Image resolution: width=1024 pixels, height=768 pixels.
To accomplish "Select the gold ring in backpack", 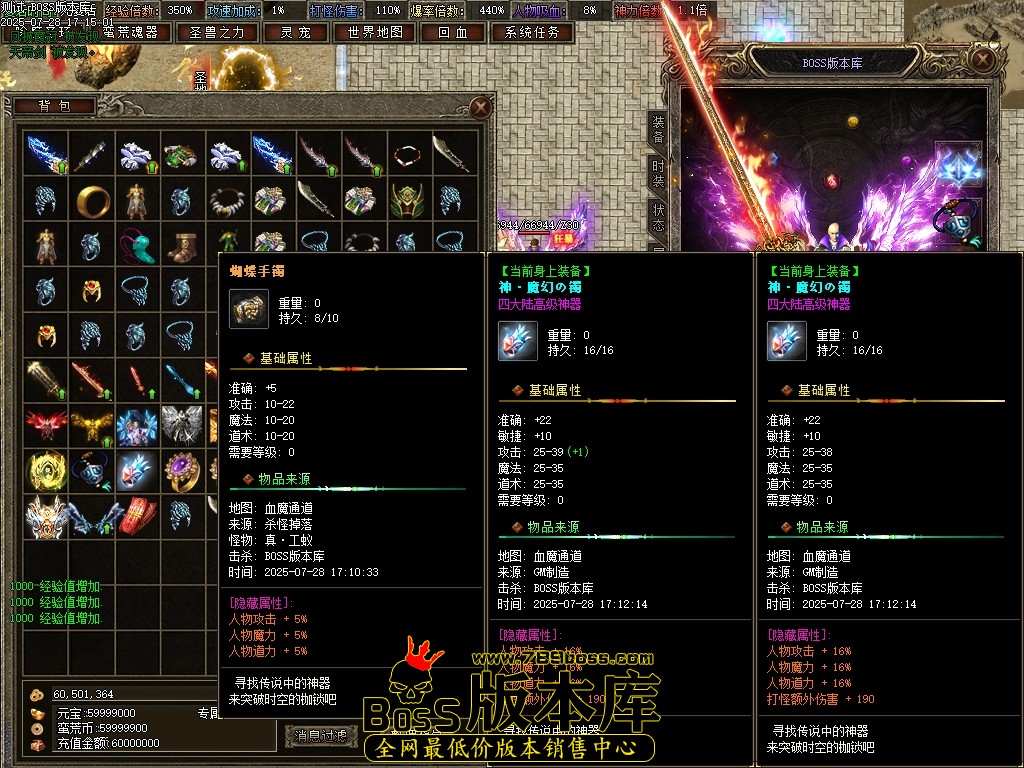I will [x=92, y=199].
